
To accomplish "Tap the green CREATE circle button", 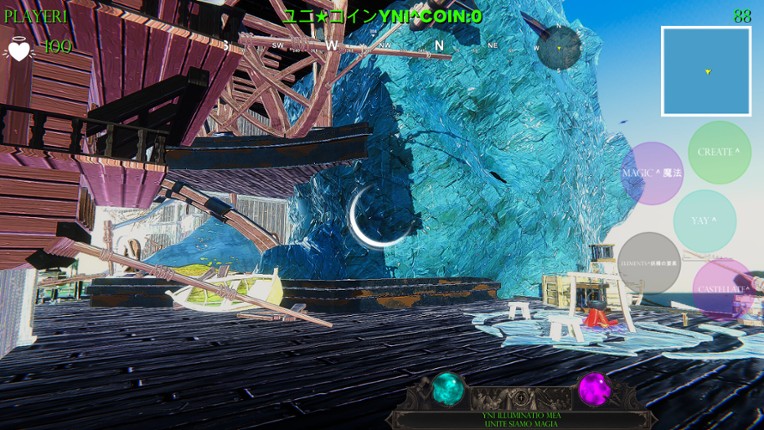I will [x=719, y=152].
